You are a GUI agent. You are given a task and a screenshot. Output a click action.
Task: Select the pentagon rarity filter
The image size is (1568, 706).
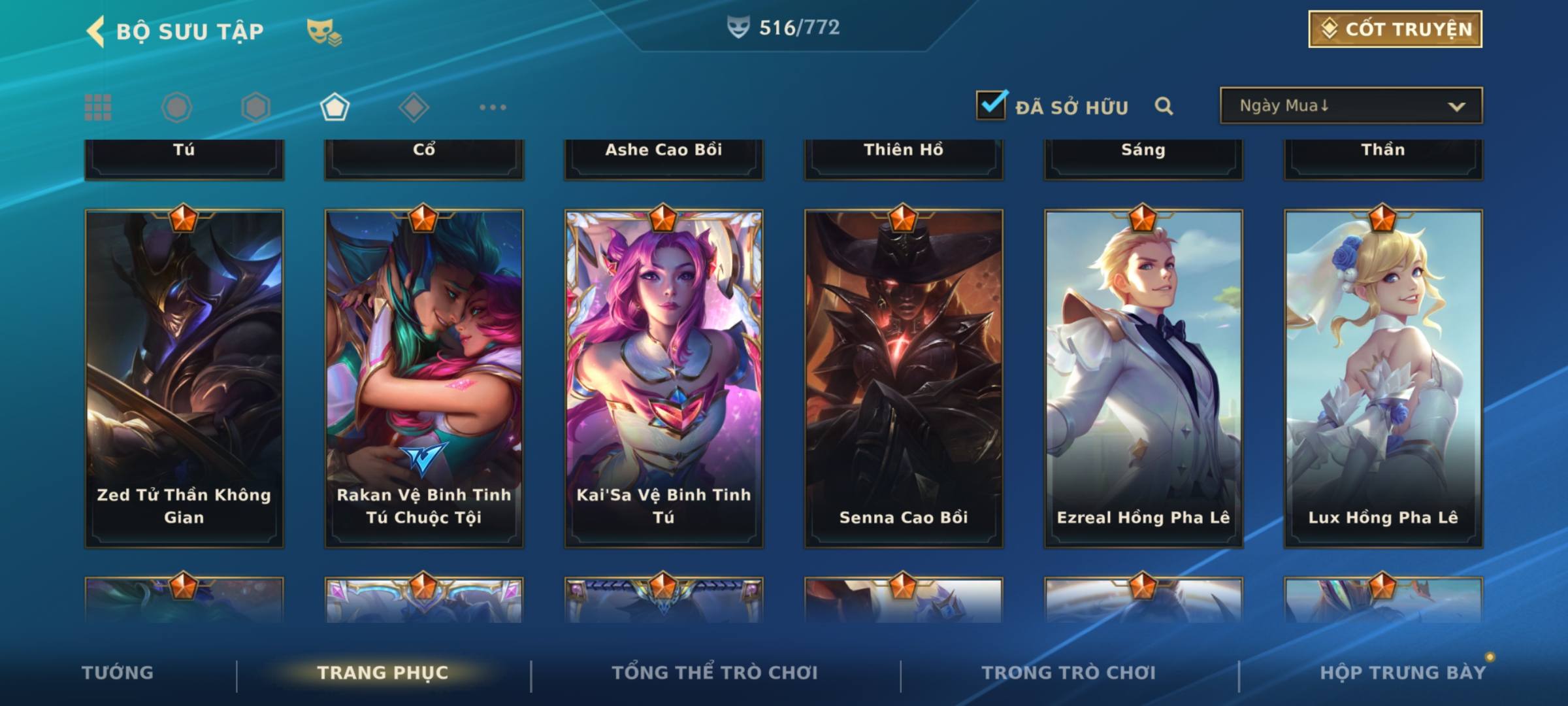point(335,107)
